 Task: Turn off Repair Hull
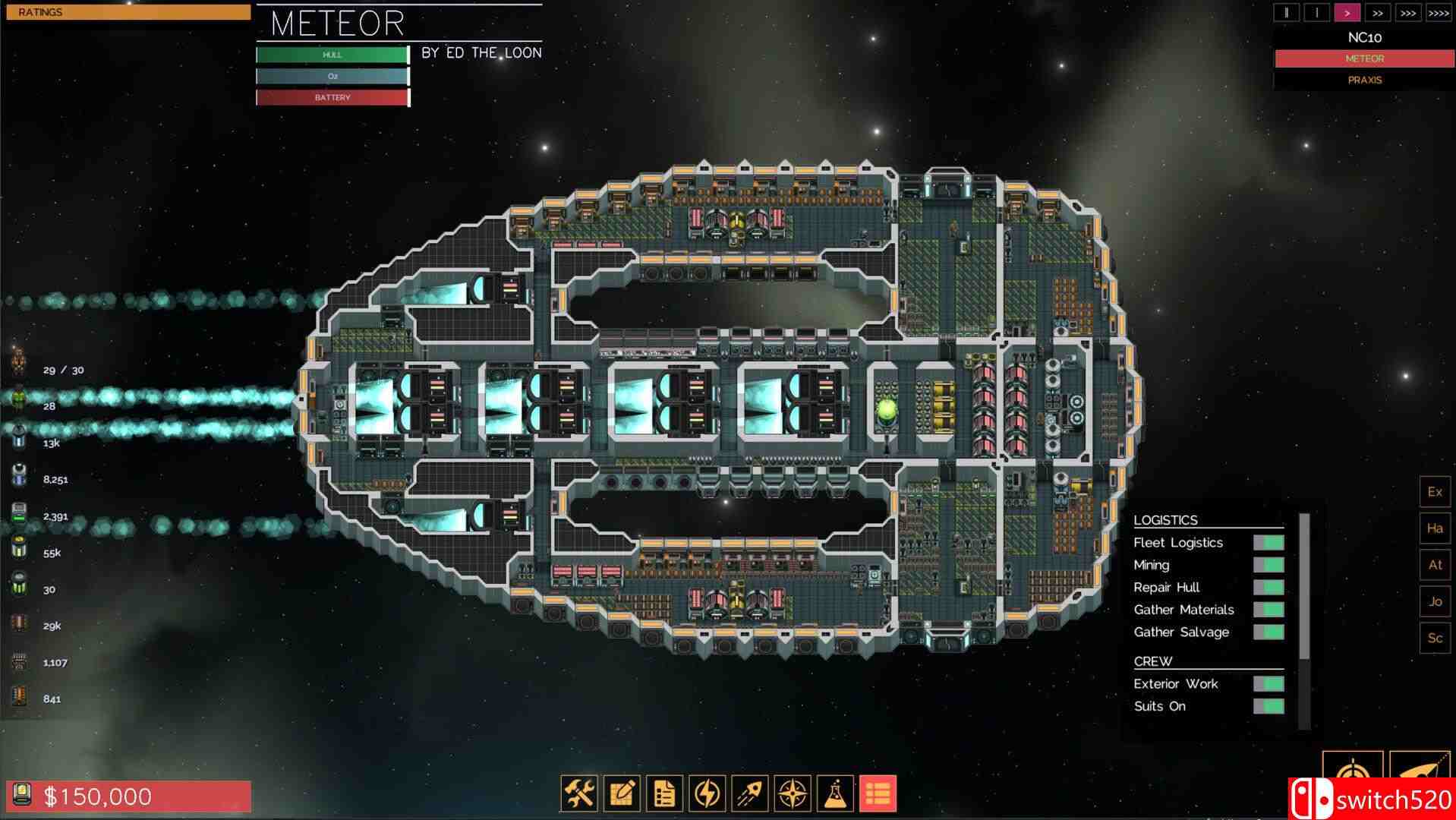[1268, 588]
